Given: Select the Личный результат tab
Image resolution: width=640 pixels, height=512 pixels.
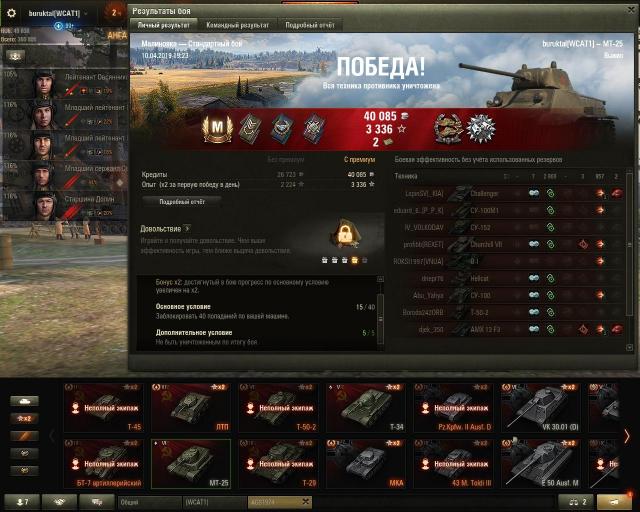Looking at the screenshot, I should click(x=166, y=24).
